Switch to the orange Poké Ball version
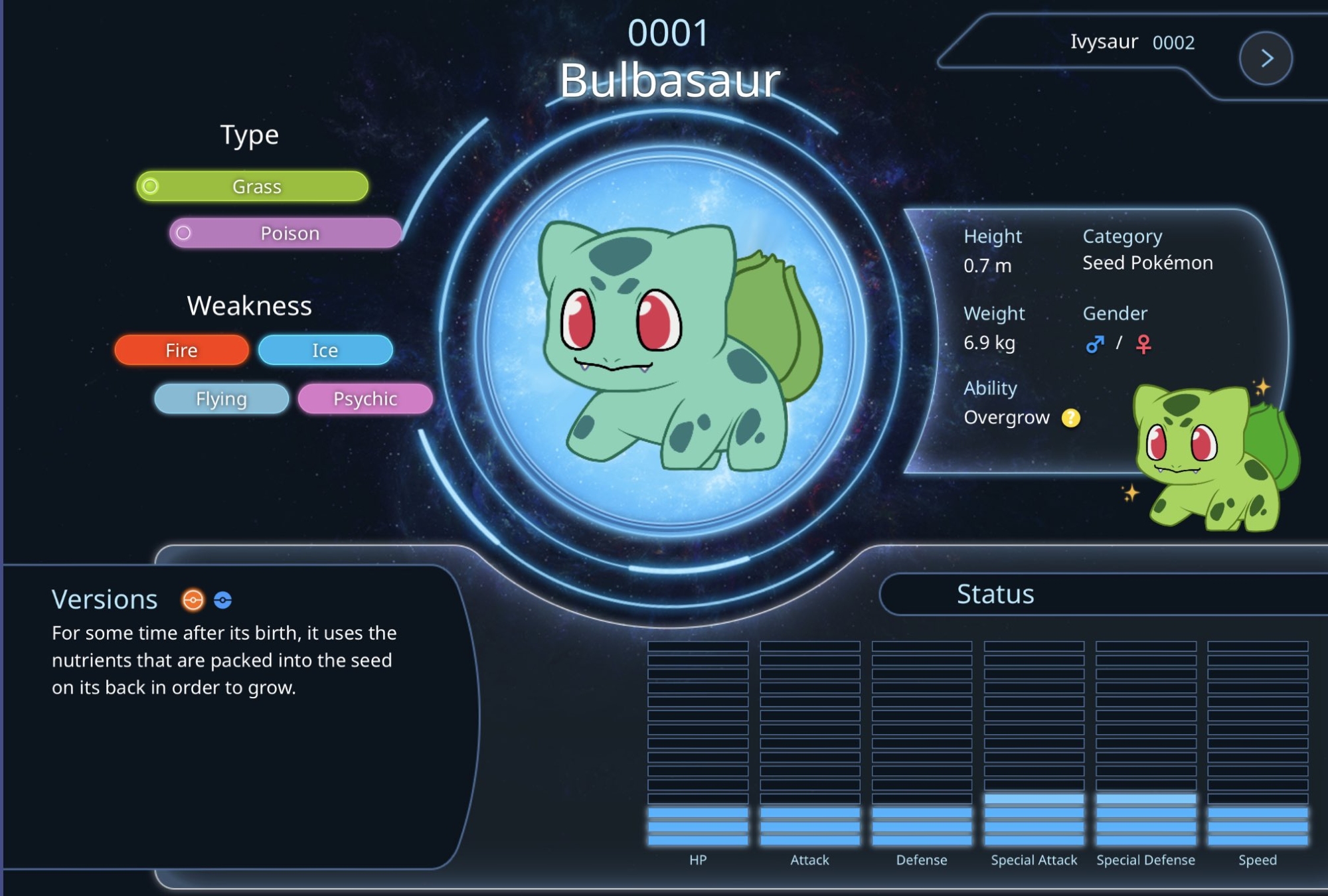The height and width of the screenshot is (896, 1328). (193, 600)
